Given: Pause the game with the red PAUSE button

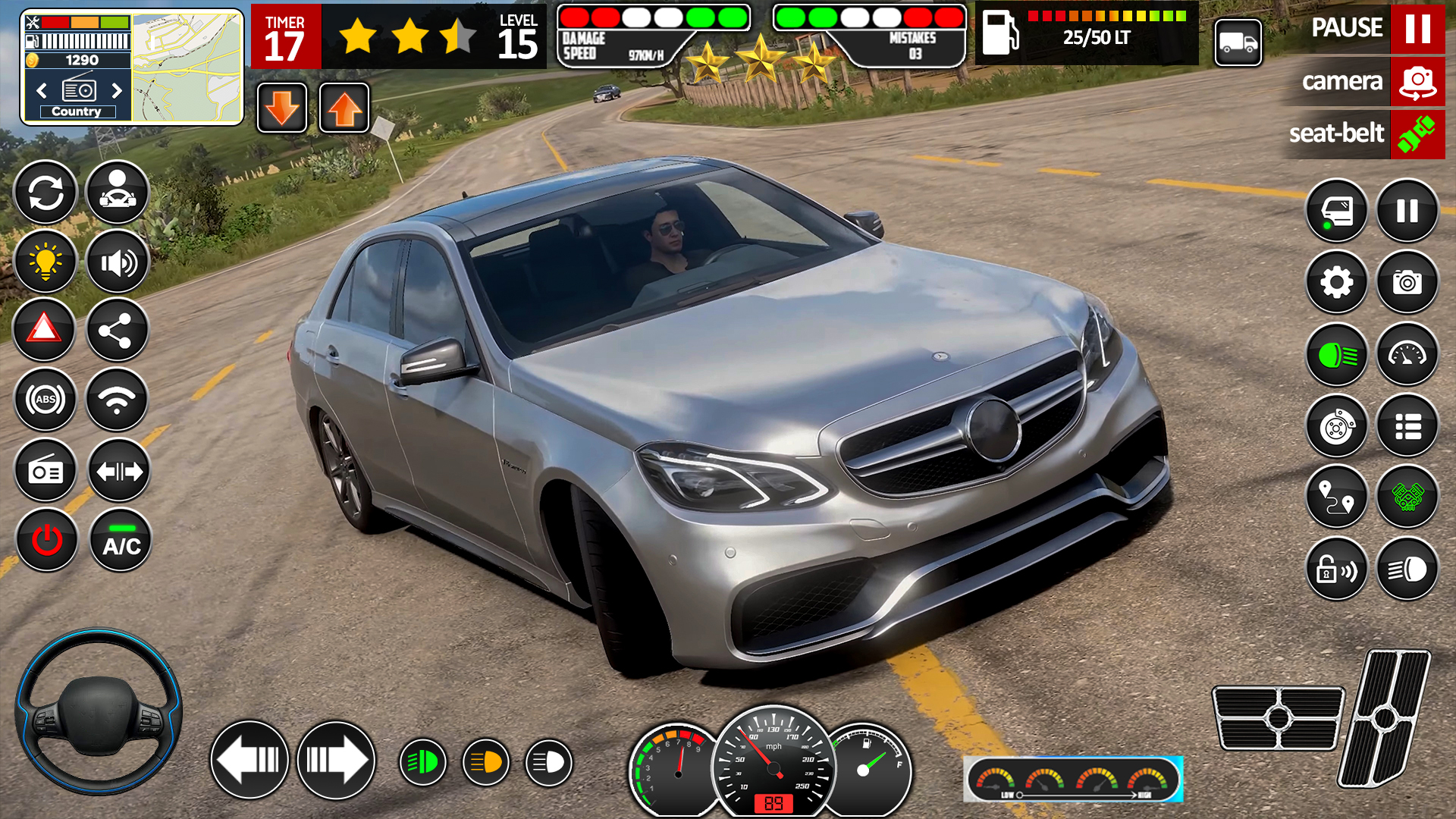Looking at the screenshot, I should (x=1417, y=29).
